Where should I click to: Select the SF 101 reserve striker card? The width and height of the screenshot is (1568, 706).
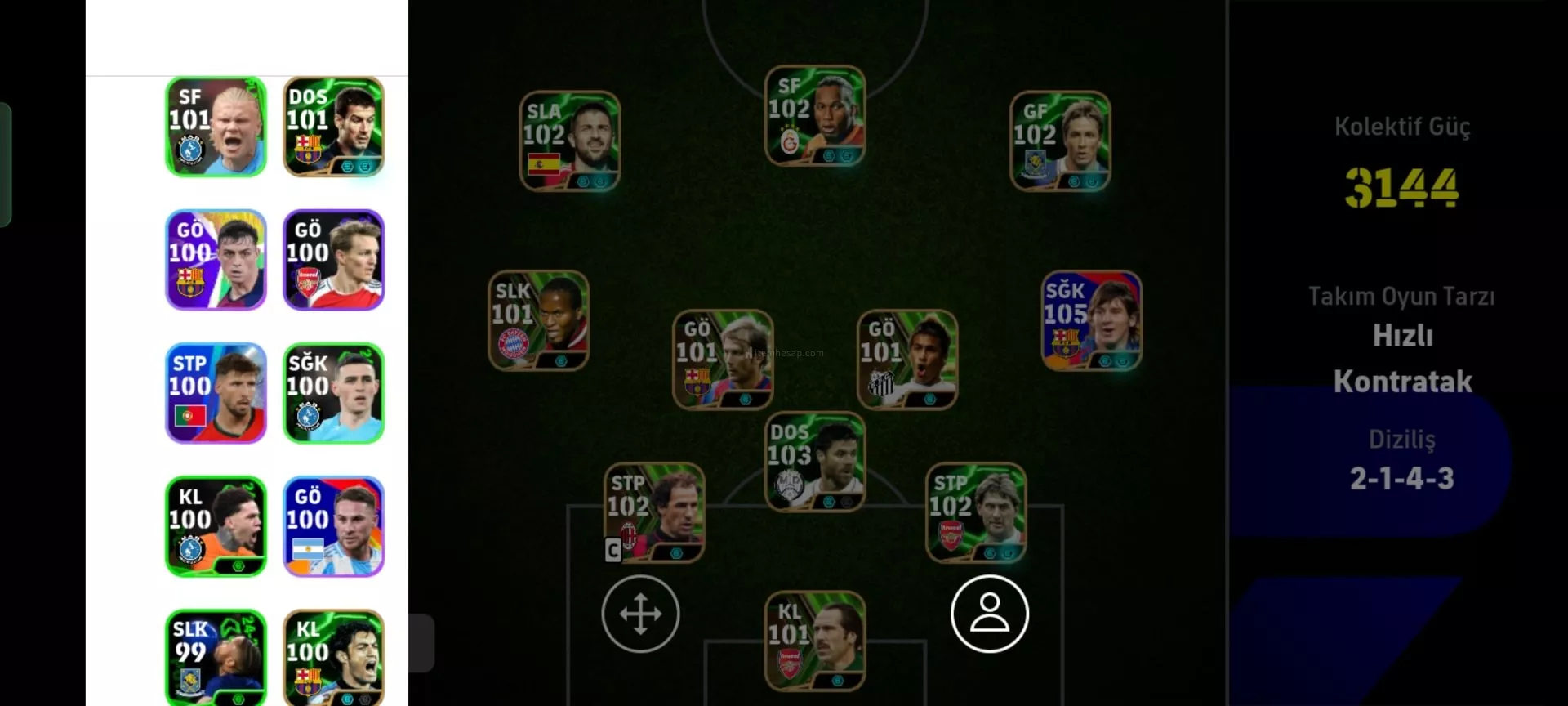click(216, 127)
